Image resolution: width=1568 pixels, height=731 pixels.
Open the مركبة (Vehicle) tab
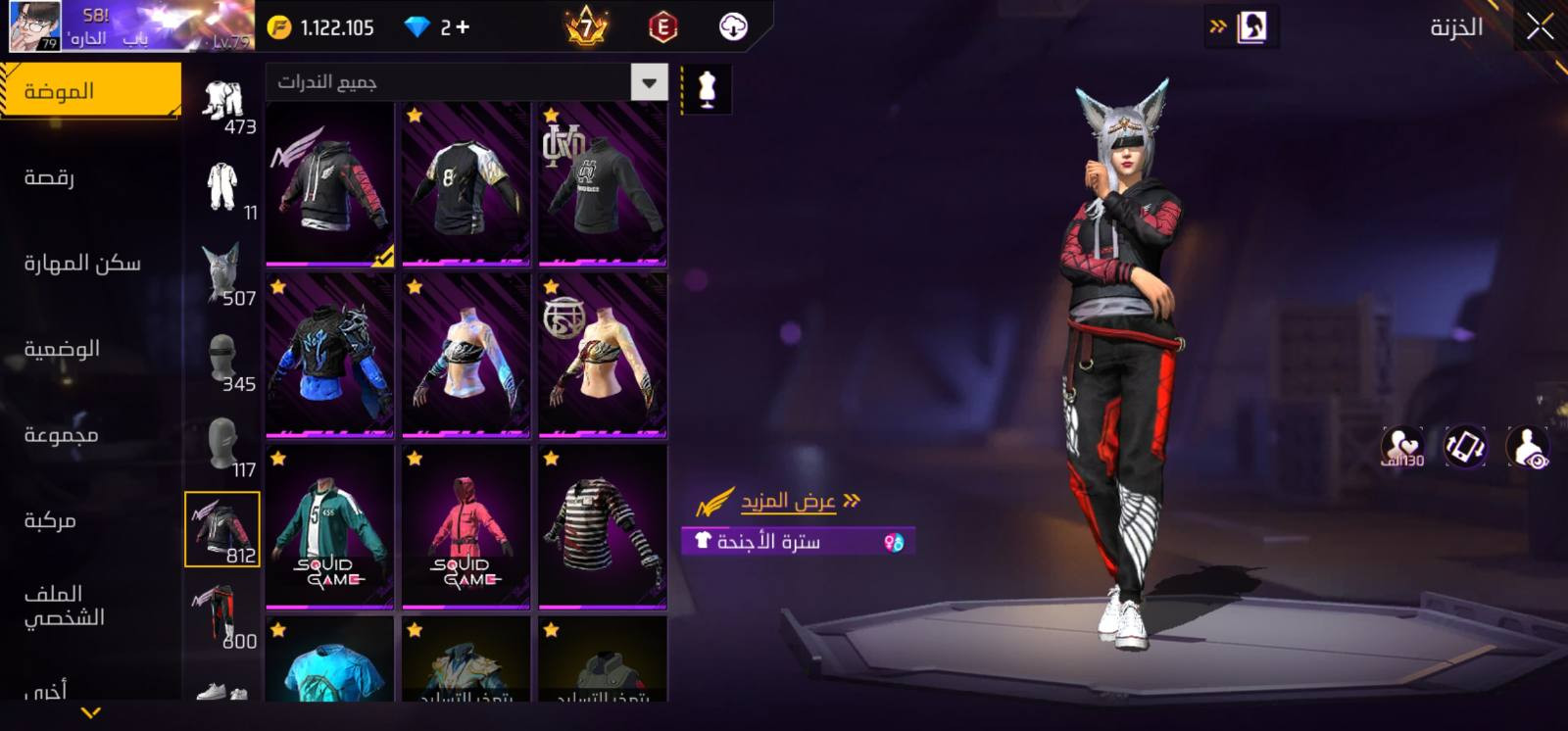[x=50, y=520]
